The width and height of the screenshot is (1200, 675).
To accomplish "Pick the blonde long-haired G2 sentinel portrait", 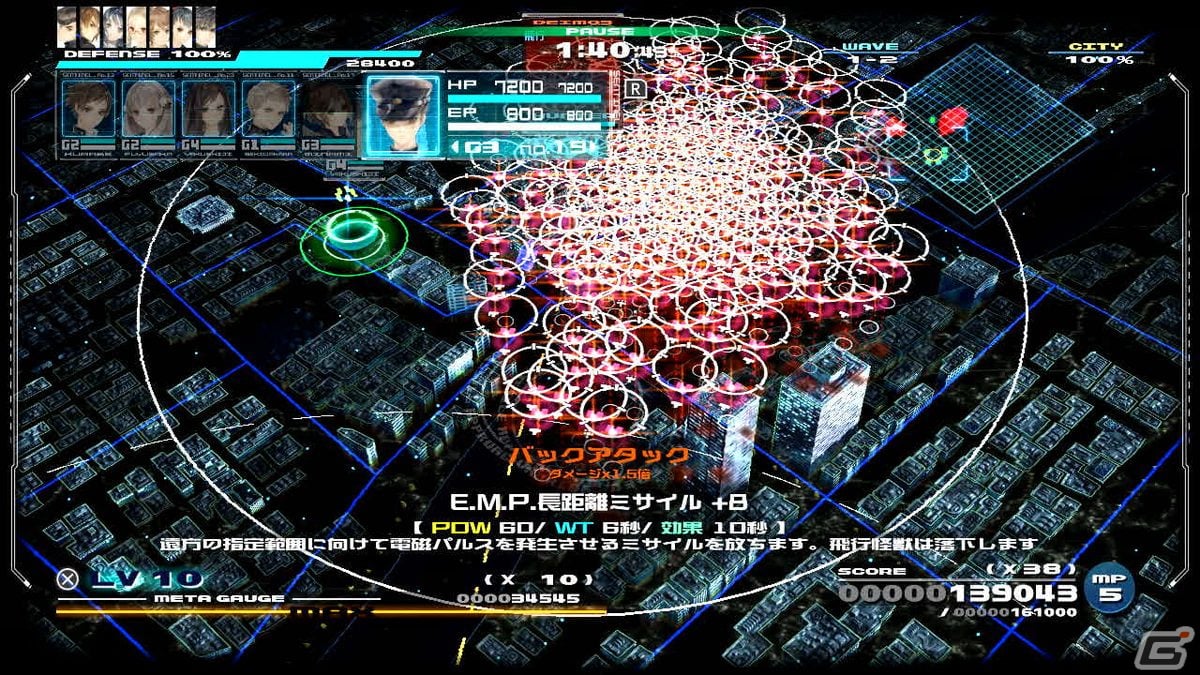I will (148, 110).
